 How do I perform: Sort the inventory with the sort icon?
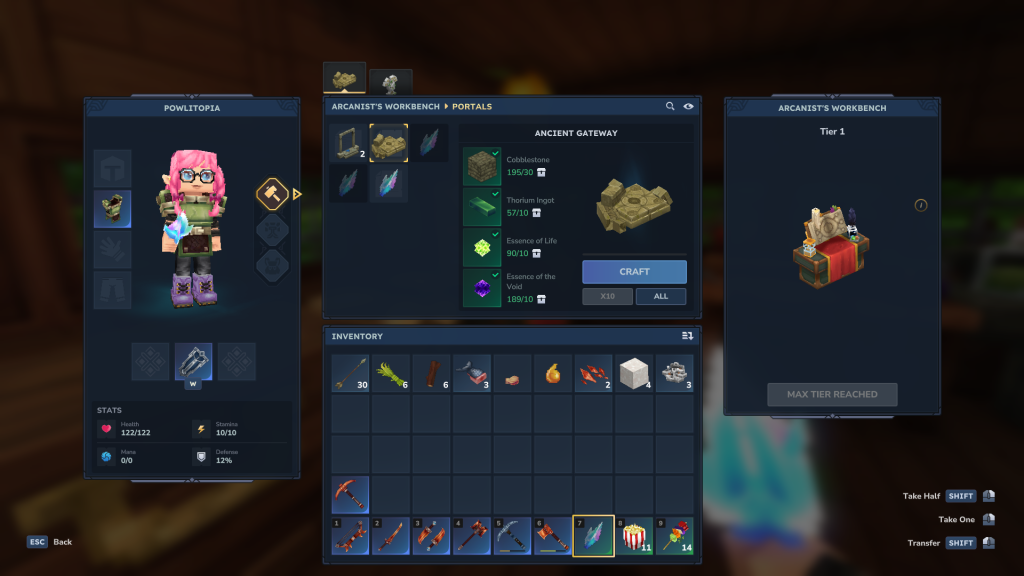click(x=687, y=336)
